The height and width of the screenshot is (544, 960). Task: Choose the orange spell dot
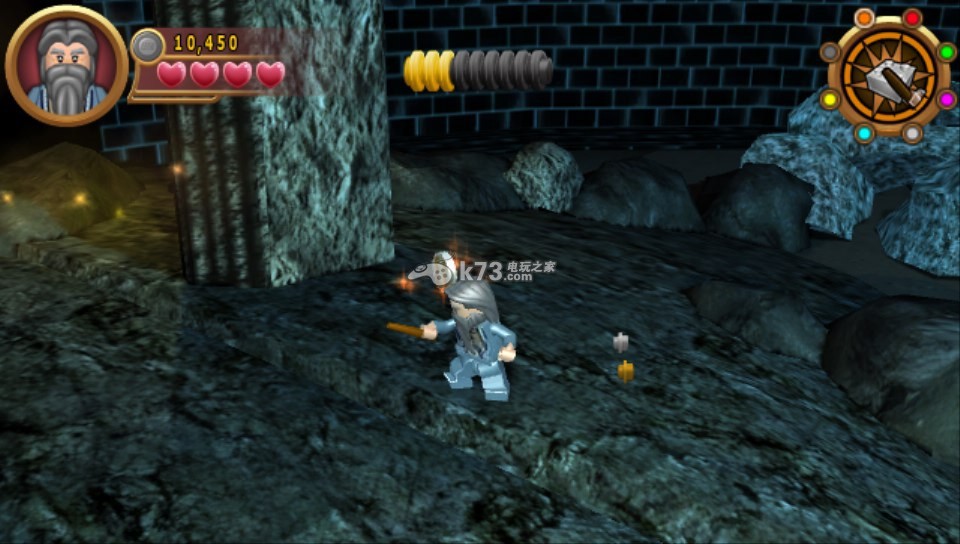(x=864, y=18)
